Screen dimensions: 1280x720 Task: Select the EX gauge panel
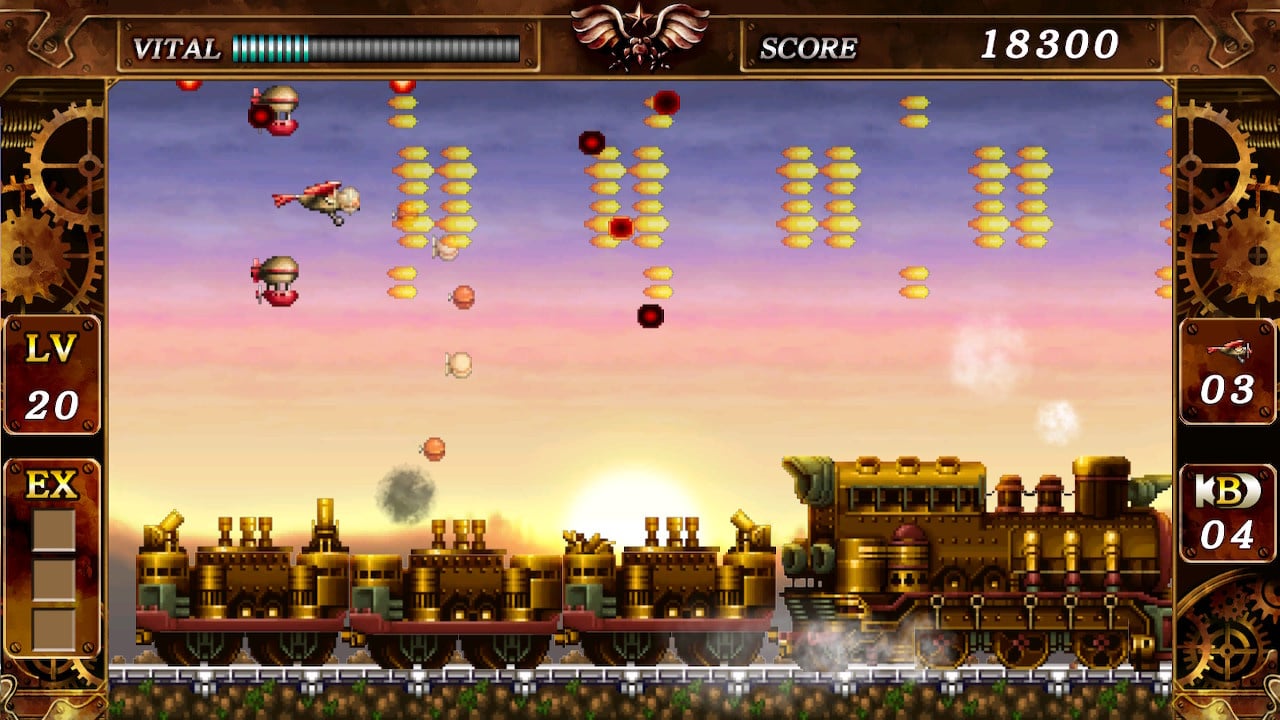pos(52,560)
